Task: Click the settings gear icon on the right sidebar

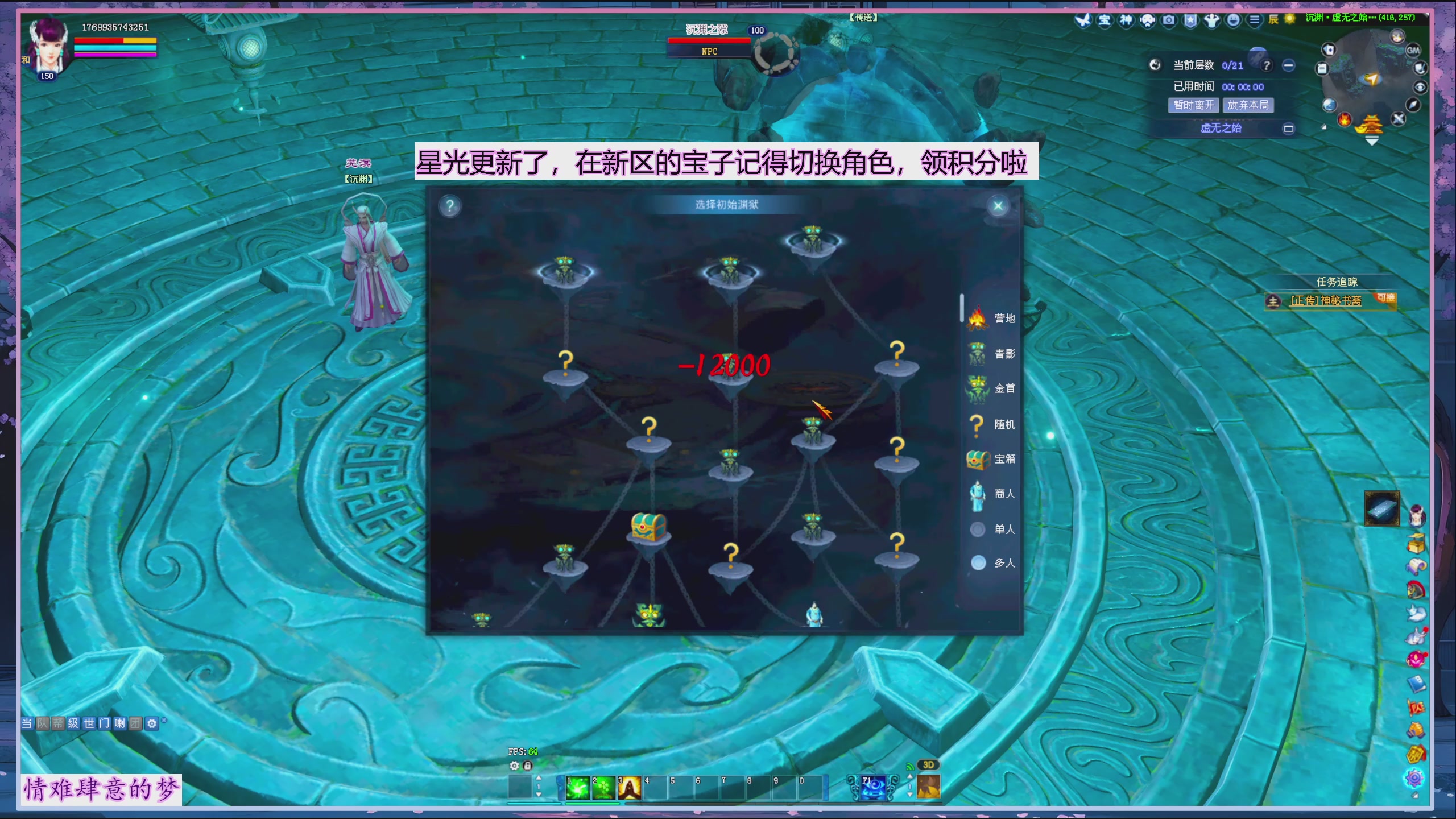Action: (1414, 777)
